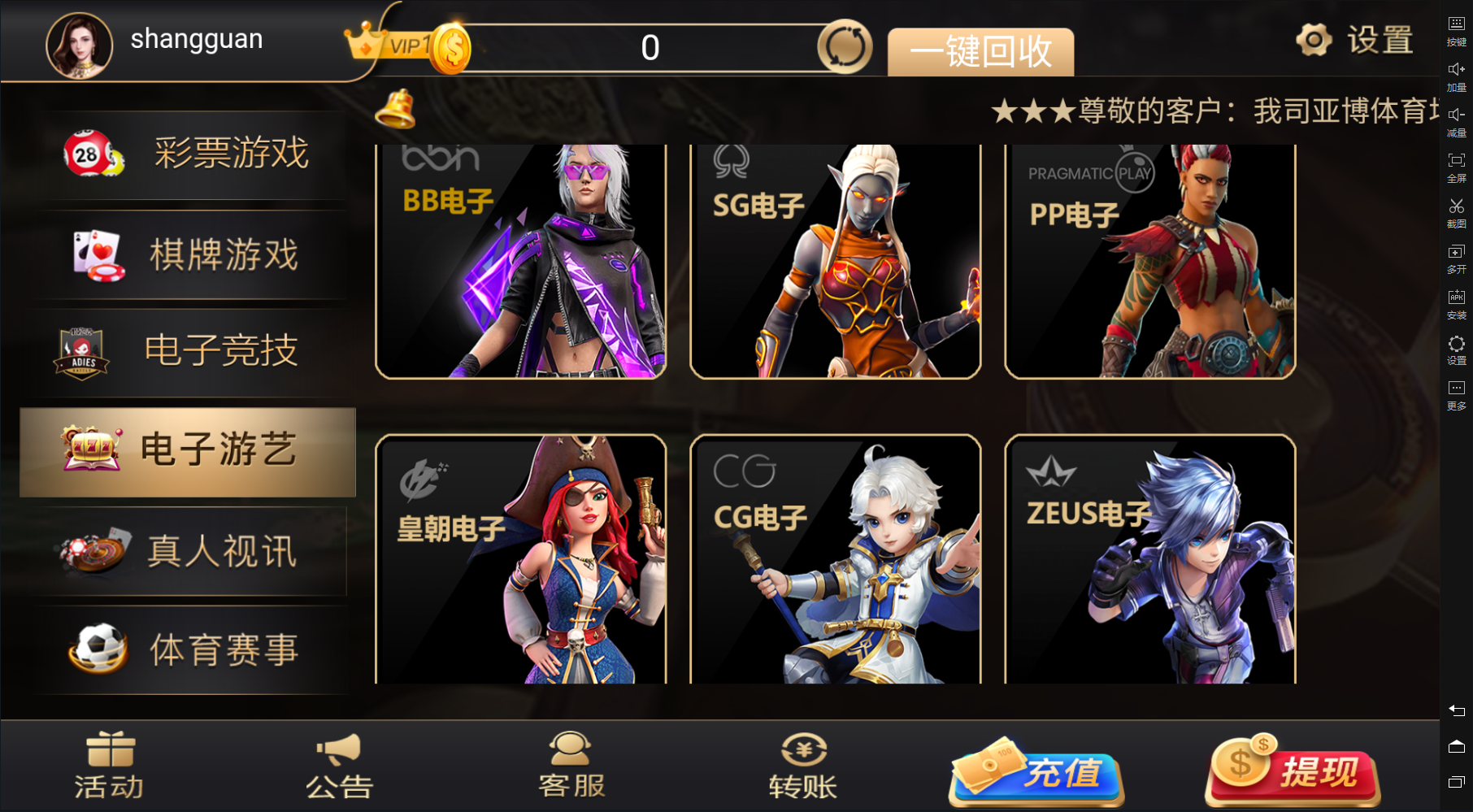Click the 充值 deposit button
Screen dimensions: 1473x812
pyautogui.click(x=1037, y=771)
